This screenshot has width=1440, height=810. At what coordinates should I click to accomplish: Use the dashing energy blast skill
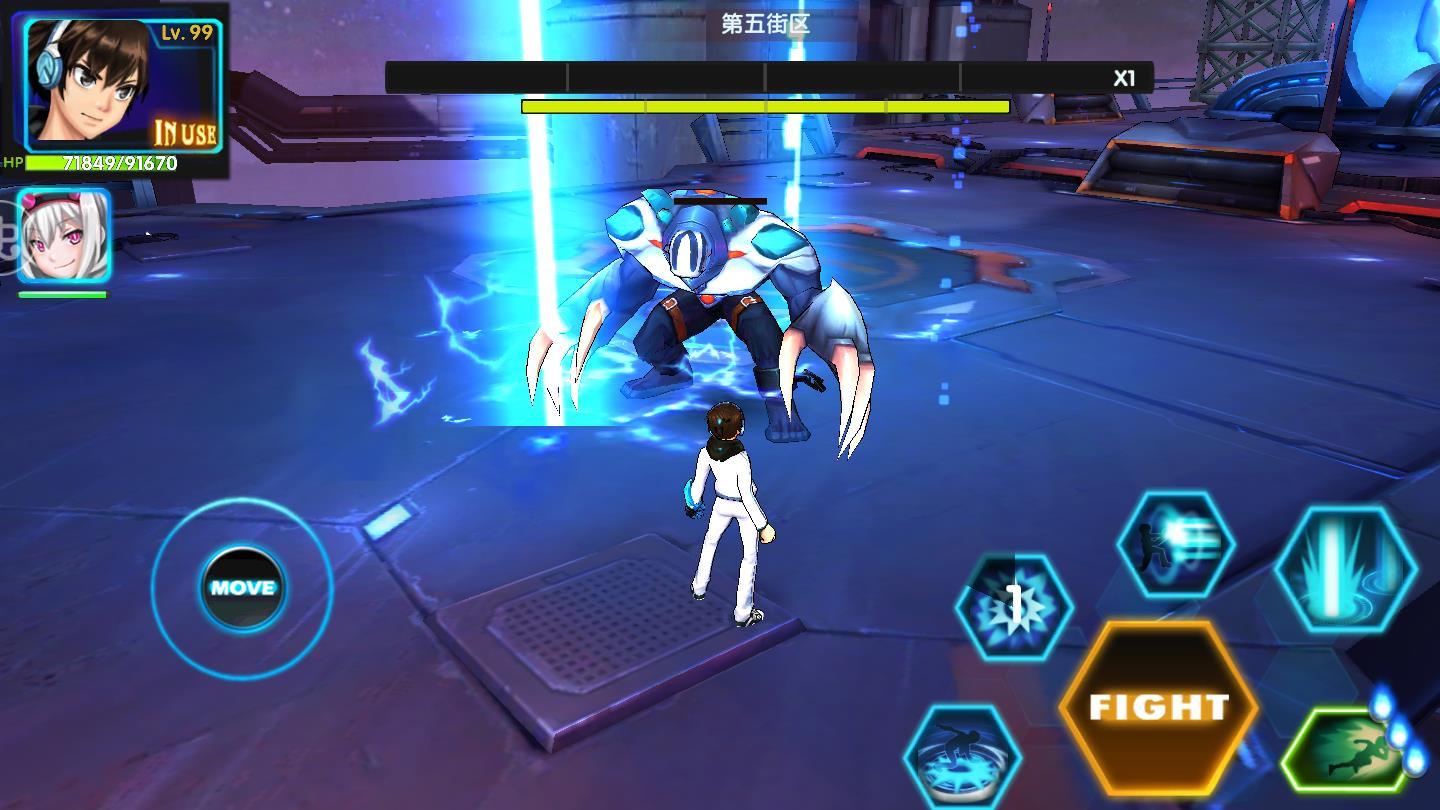[1176, 546]
